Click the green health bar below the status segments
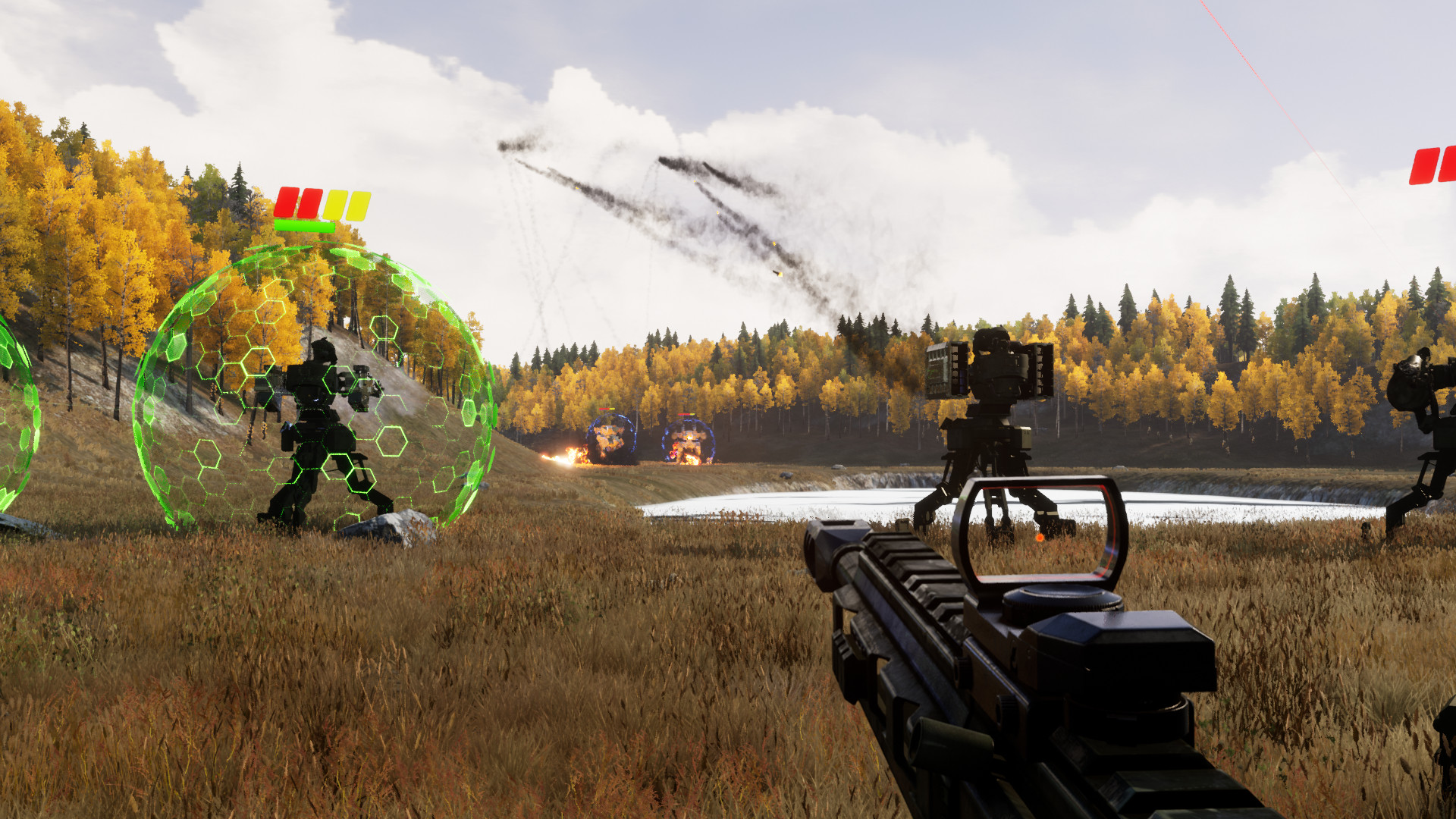 click(x=305, y=226)
